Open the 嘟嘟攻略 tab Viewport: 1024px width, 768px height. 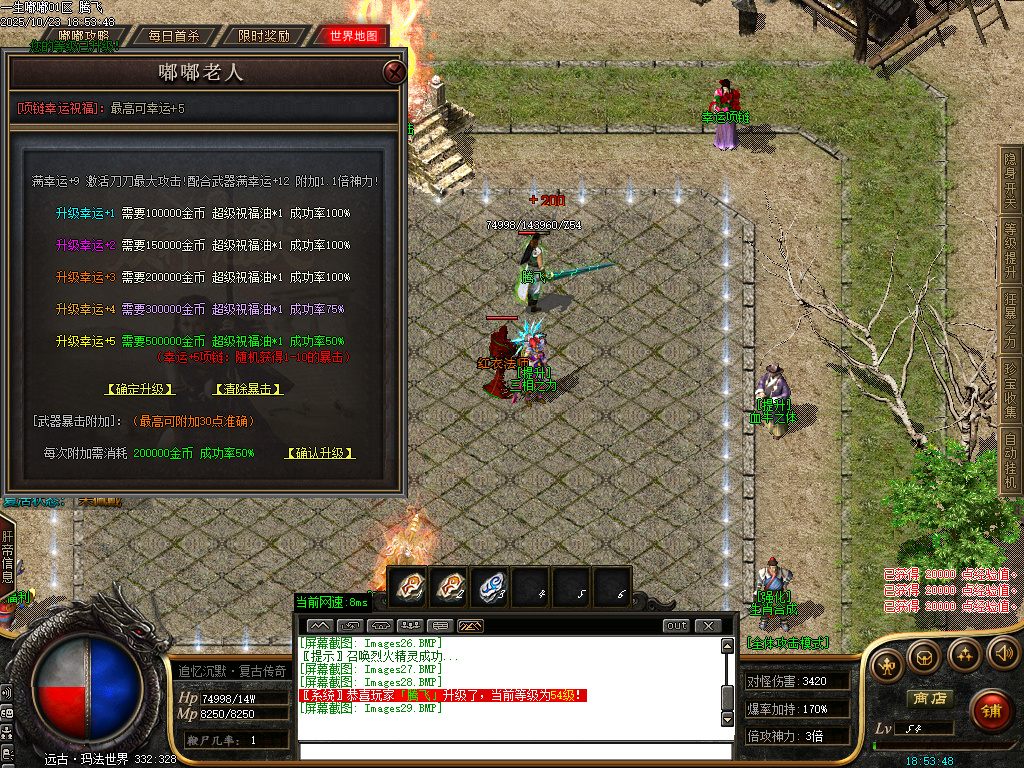tap(84, 35)
